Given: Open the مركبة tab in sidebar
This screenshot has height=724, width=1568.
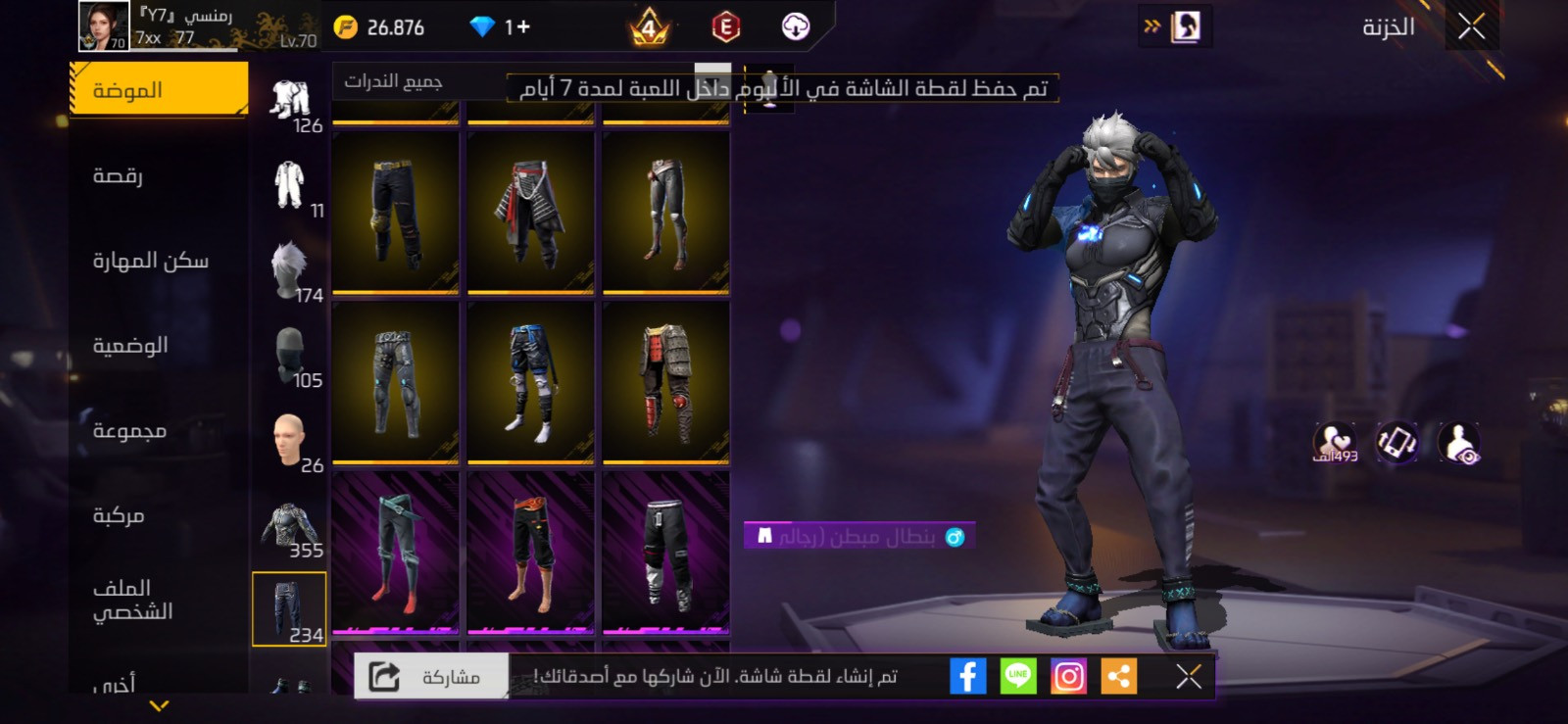Looking at the screenshot, I should 157,516.
